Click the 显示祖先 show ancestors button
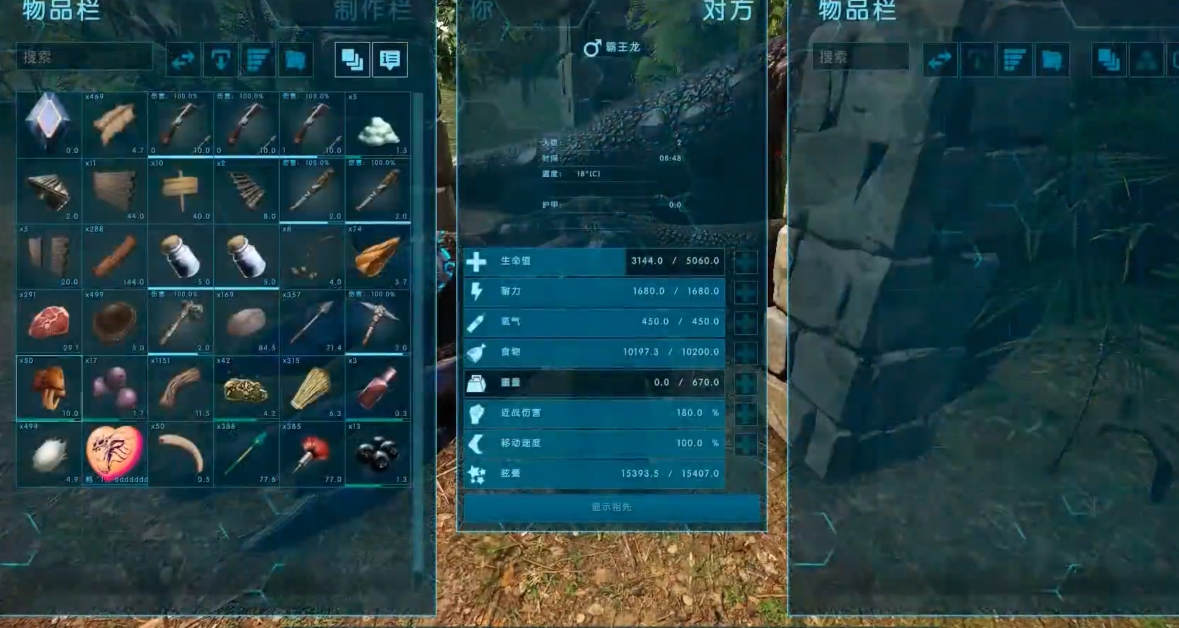The height and width of the screenshot is (628, 1179). 611,507
